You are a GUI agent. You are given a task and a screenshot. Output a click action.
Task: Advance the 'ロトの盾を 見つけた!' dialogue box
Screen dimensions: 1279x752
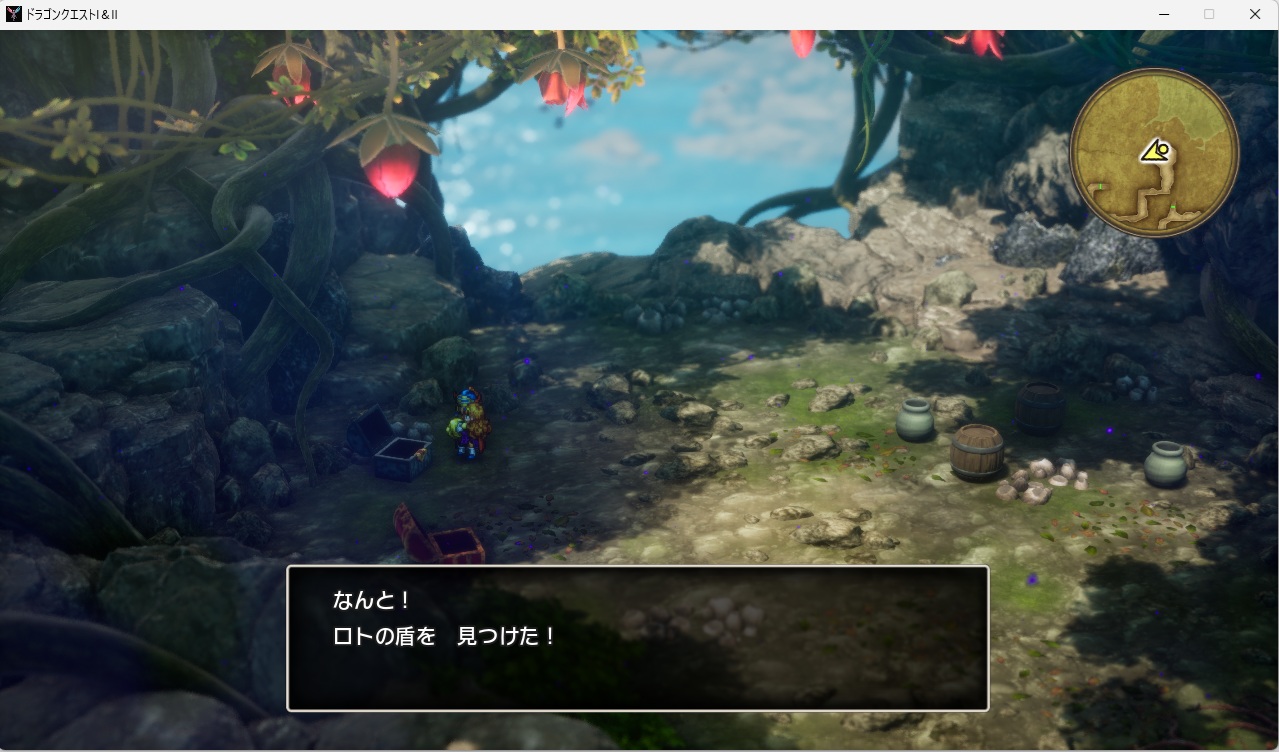(637, 638)
